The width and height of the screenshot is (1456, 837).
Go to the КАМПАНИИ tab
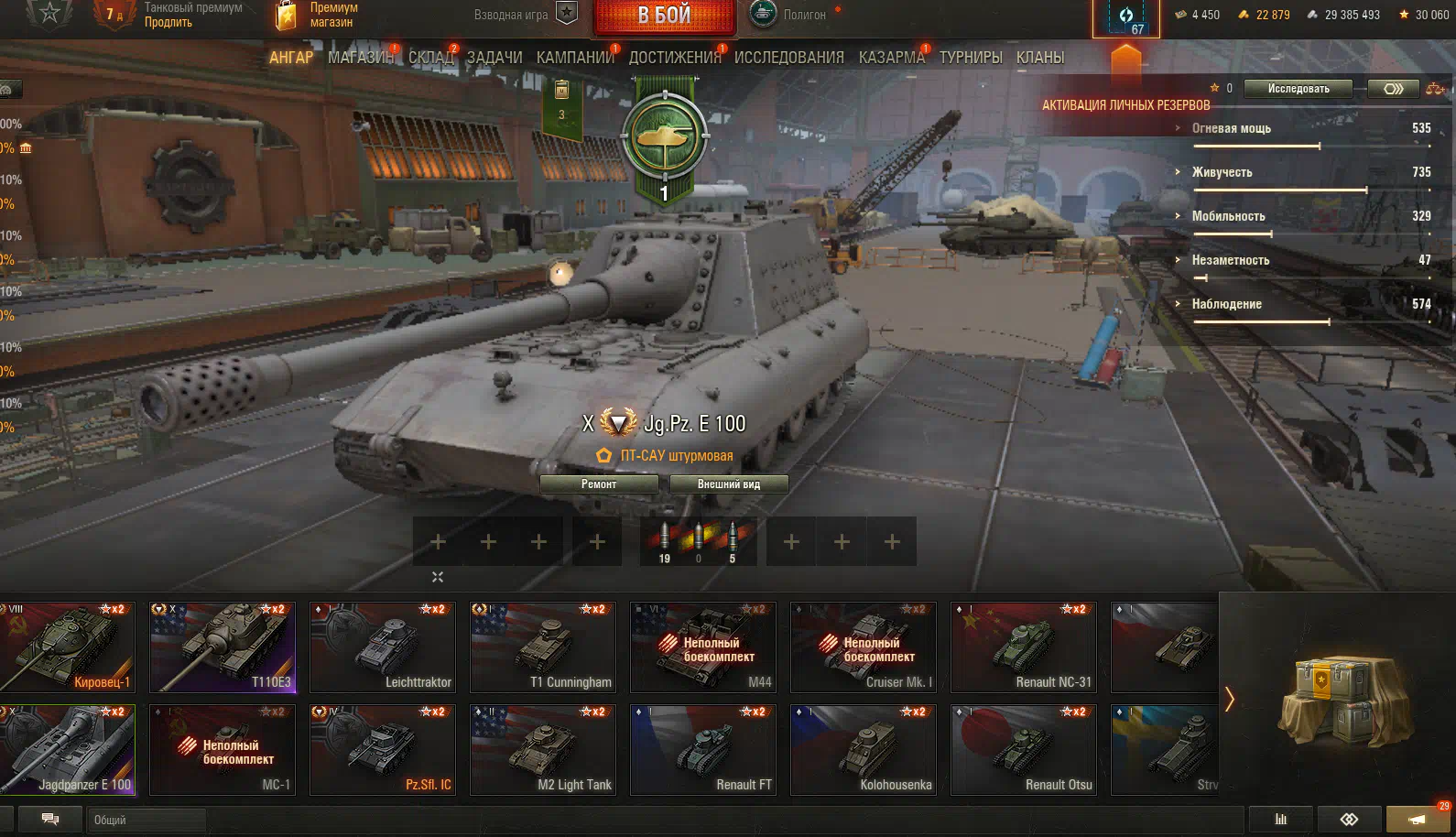pyautogui.click(x=575, y=58)
